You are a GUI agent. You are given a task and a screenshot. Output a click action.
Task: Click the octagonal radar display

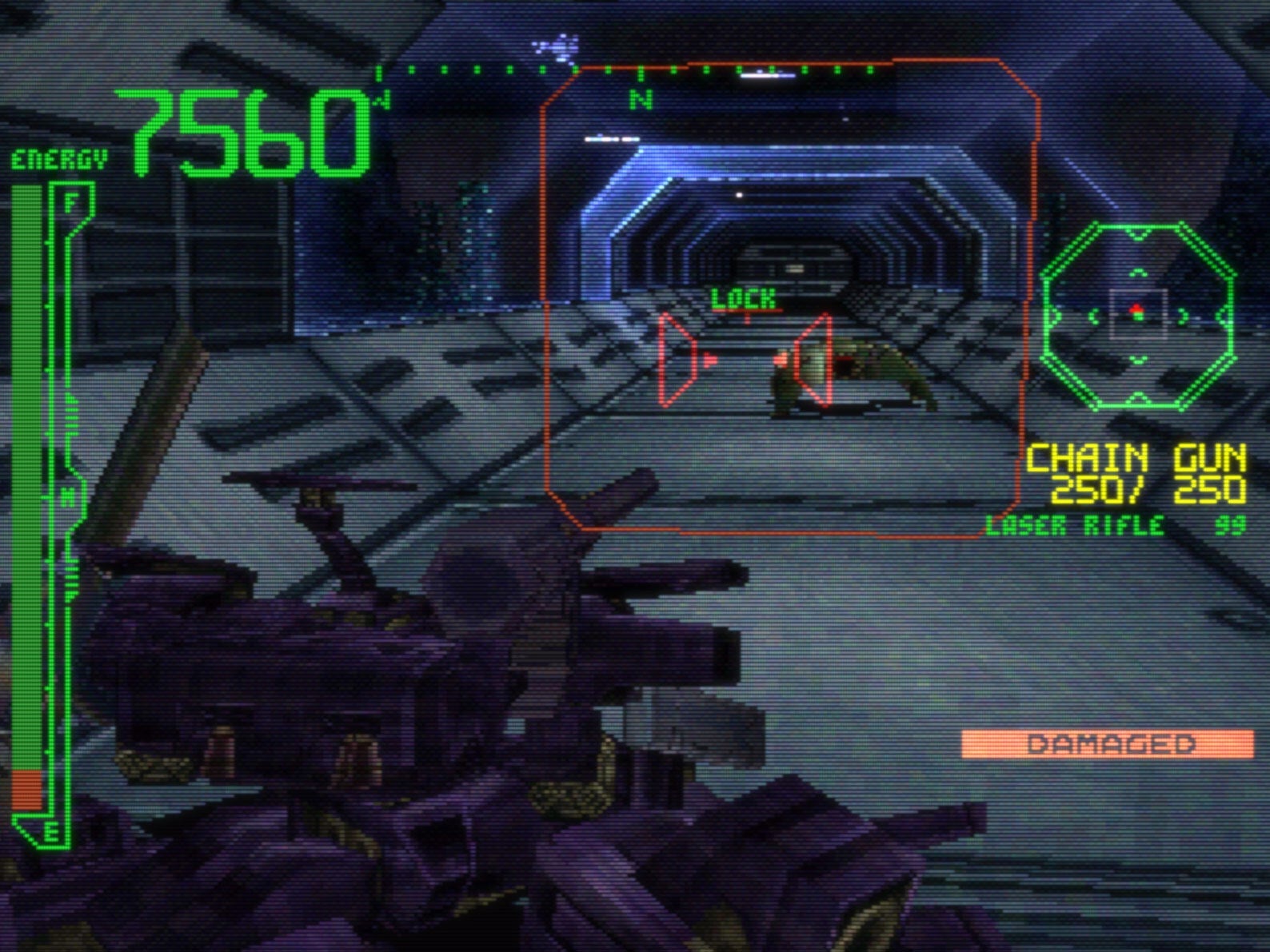coord(1138,316)
